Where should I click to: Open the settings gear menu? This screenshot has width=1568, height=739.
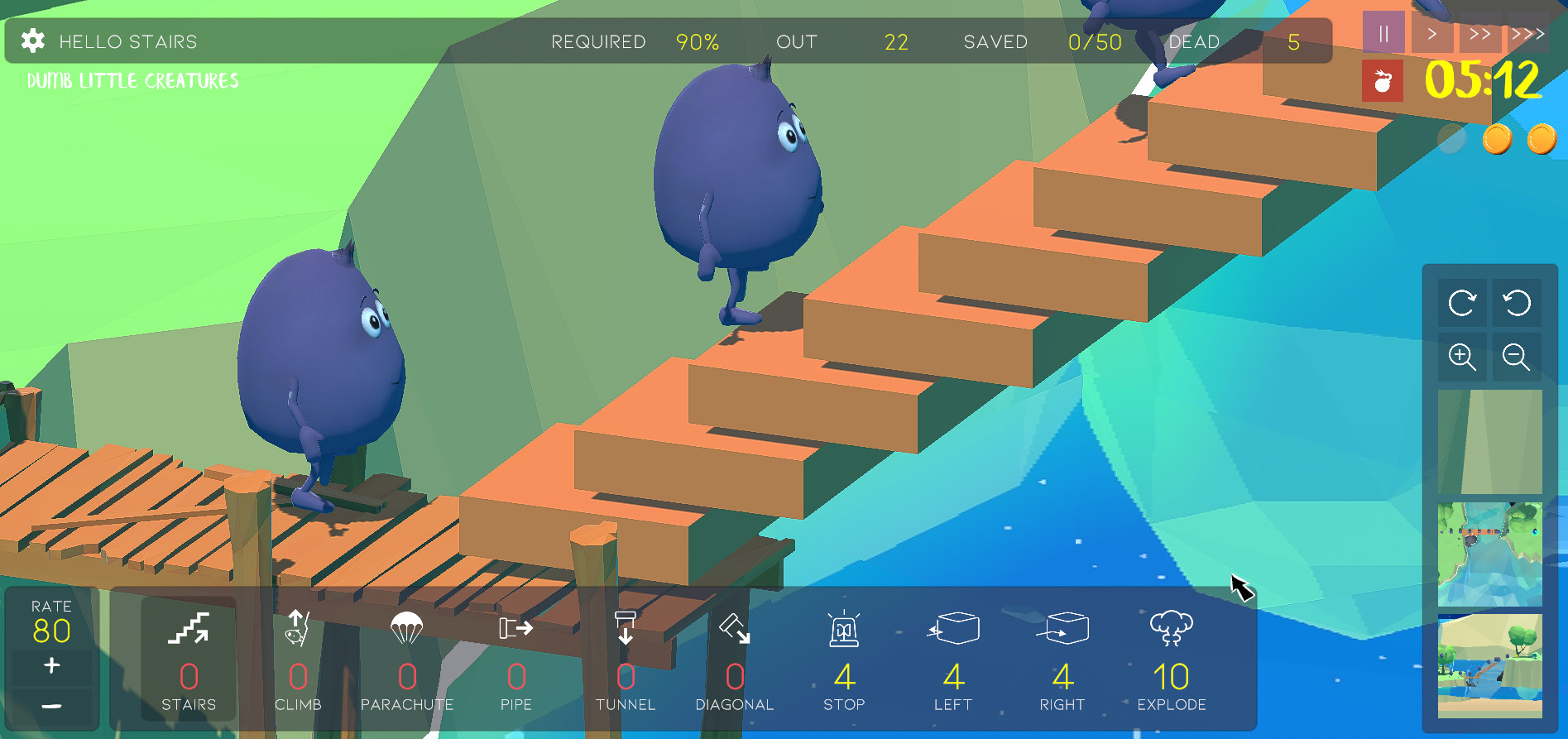pyautogui.click(x=31, y=41)
